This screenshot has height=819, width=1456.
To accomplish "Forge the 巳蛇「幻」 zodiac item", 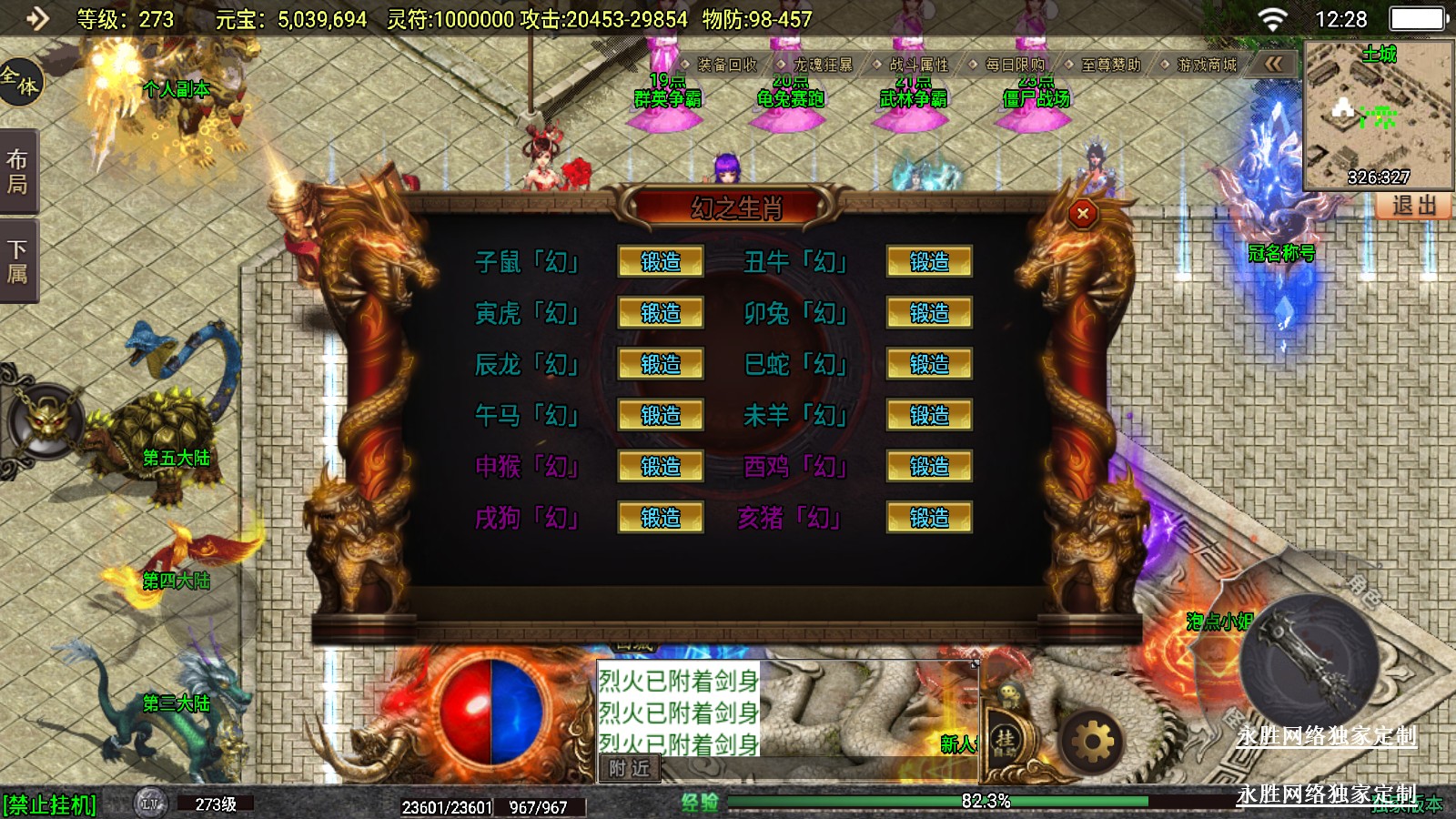I will pos(929,364).
